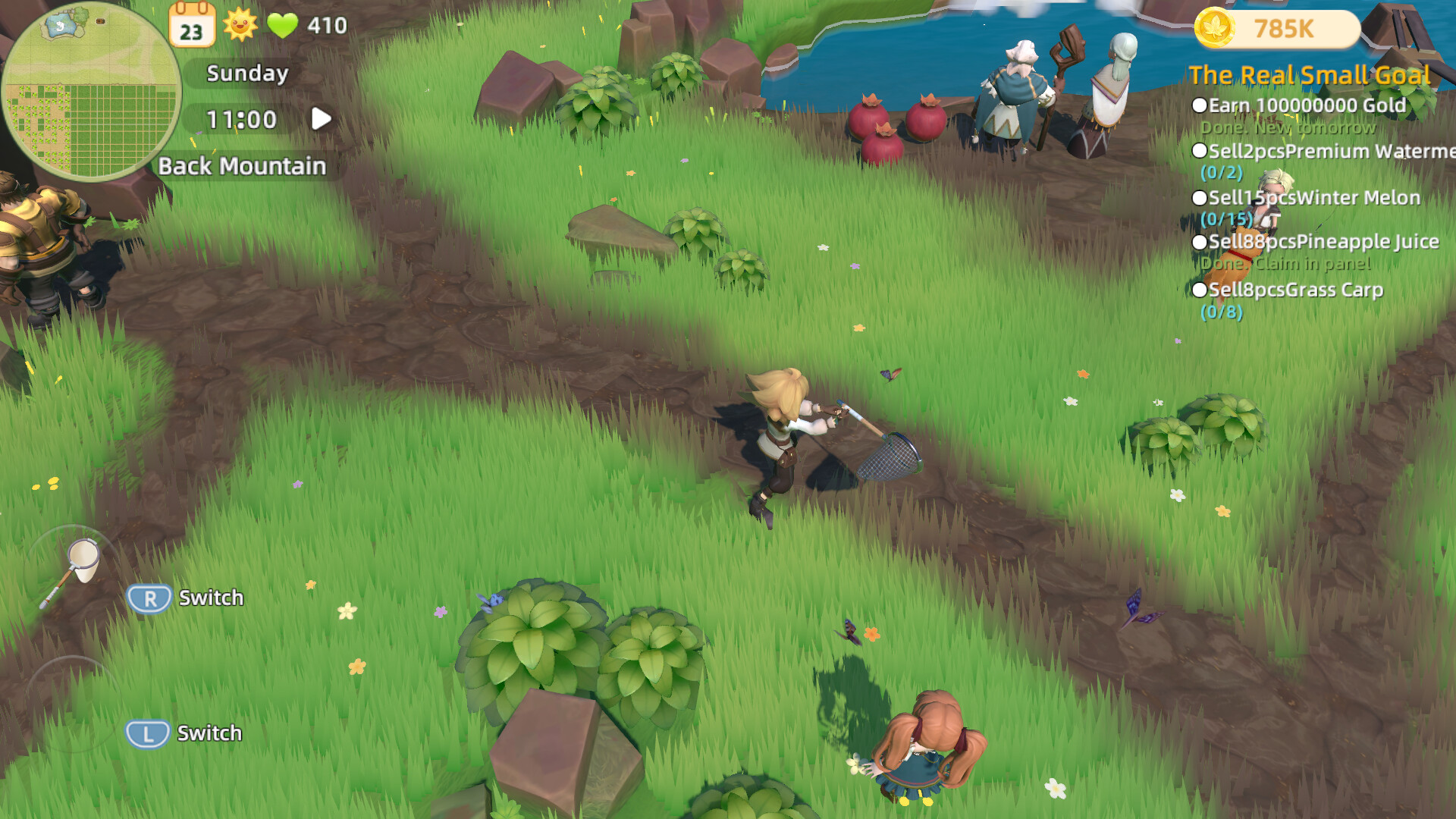Tick the Sell 8 pcs Grass Carp circle
1456x819 pixels.
(1200, 290)
